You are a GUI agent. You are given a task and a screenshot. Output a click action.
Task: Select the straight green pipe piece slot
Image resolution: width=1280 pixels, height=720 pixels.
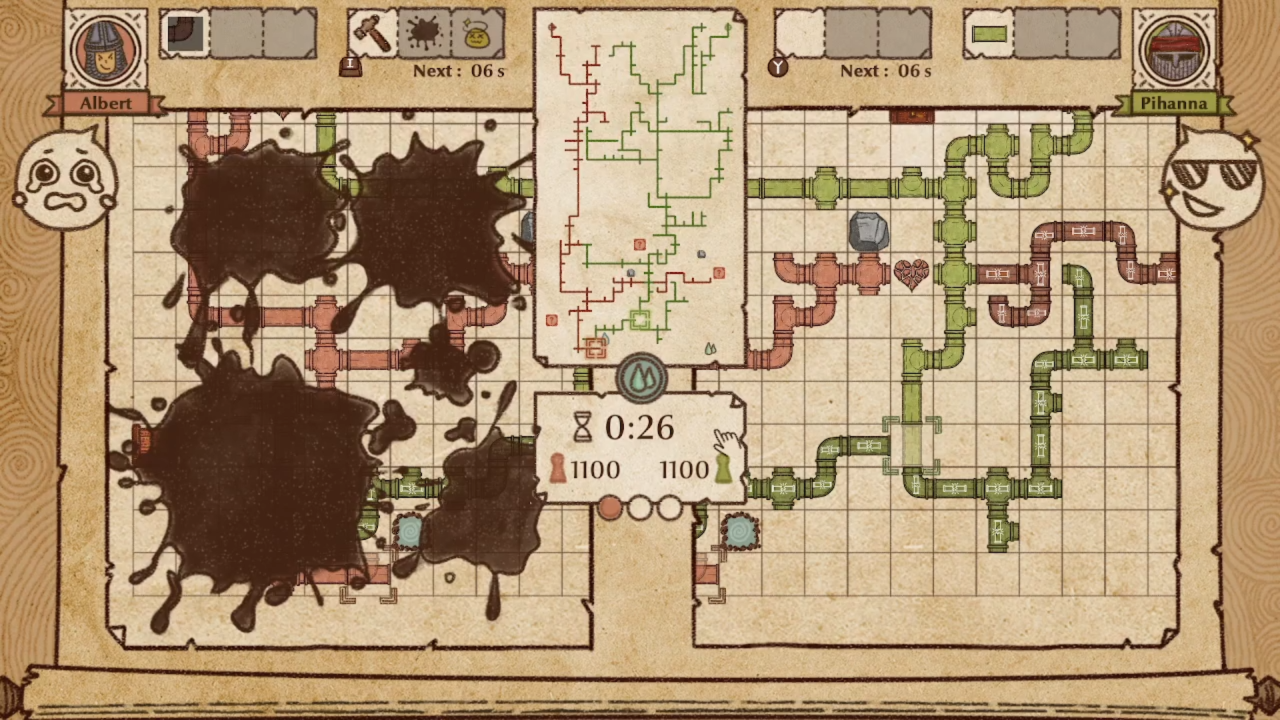click(x=988, y=34)
